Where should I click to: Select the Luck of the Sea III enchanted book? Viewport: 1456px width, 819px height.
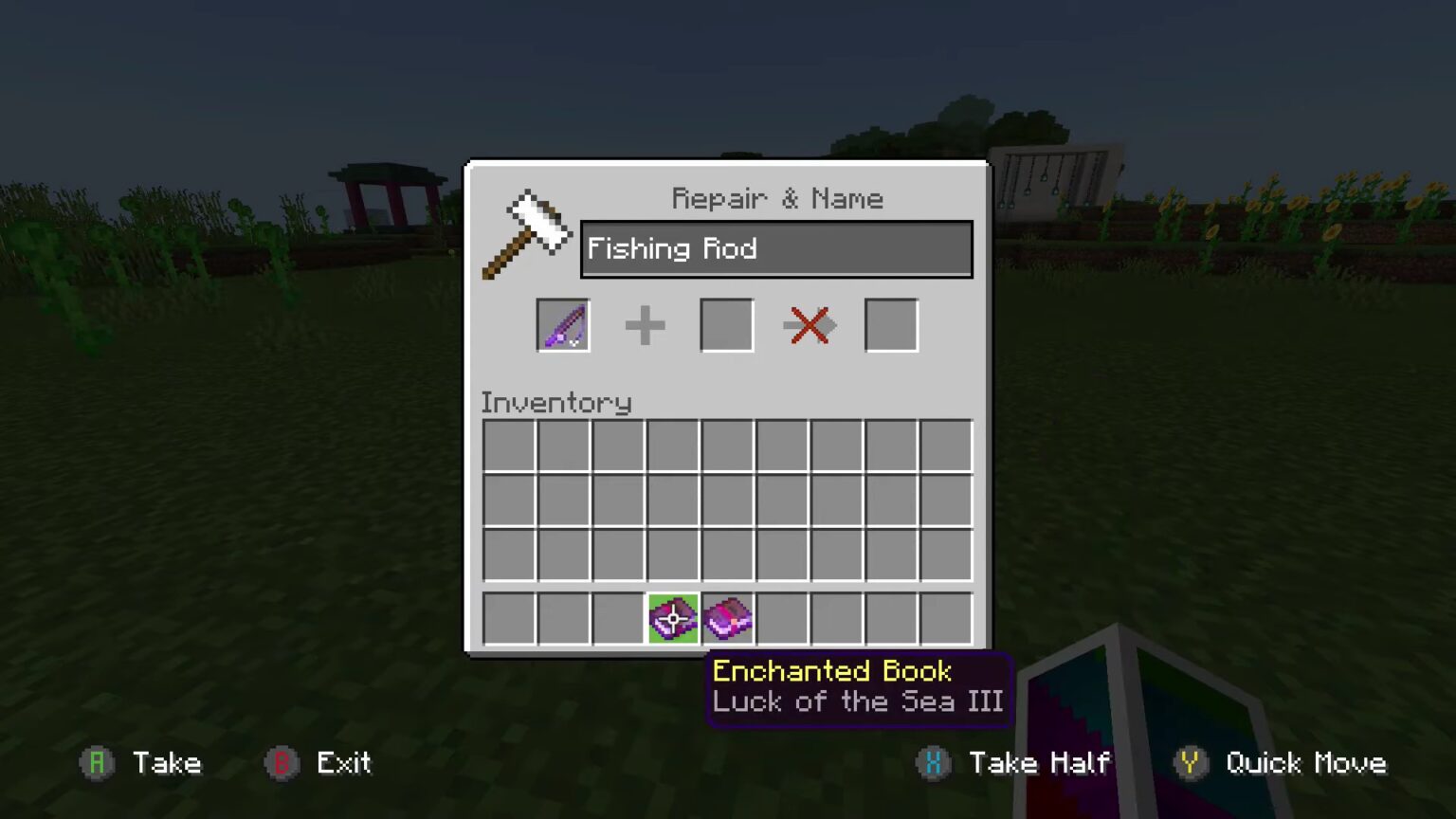tap(726, 618)
